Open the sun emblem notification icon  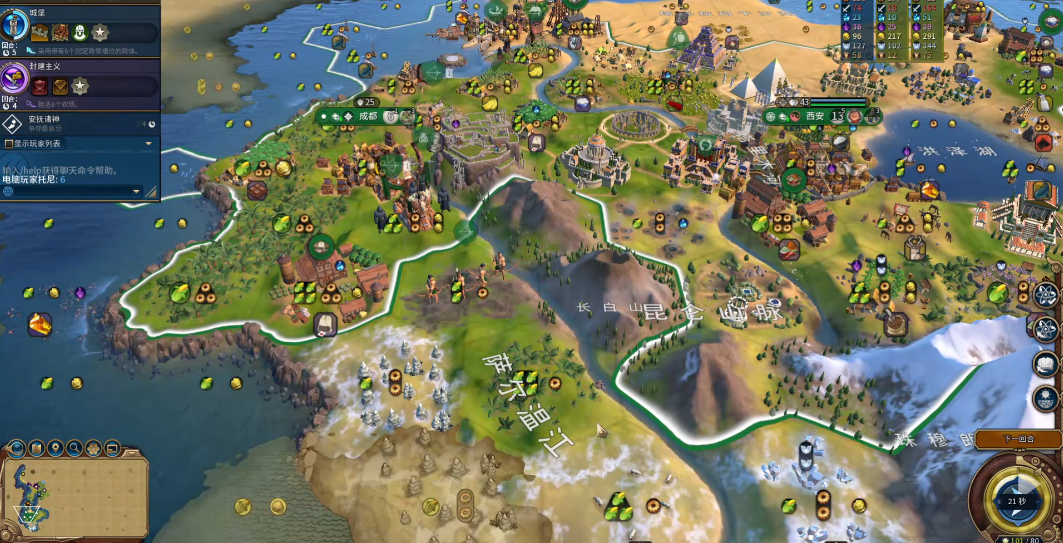click(x=1046, y=399)
